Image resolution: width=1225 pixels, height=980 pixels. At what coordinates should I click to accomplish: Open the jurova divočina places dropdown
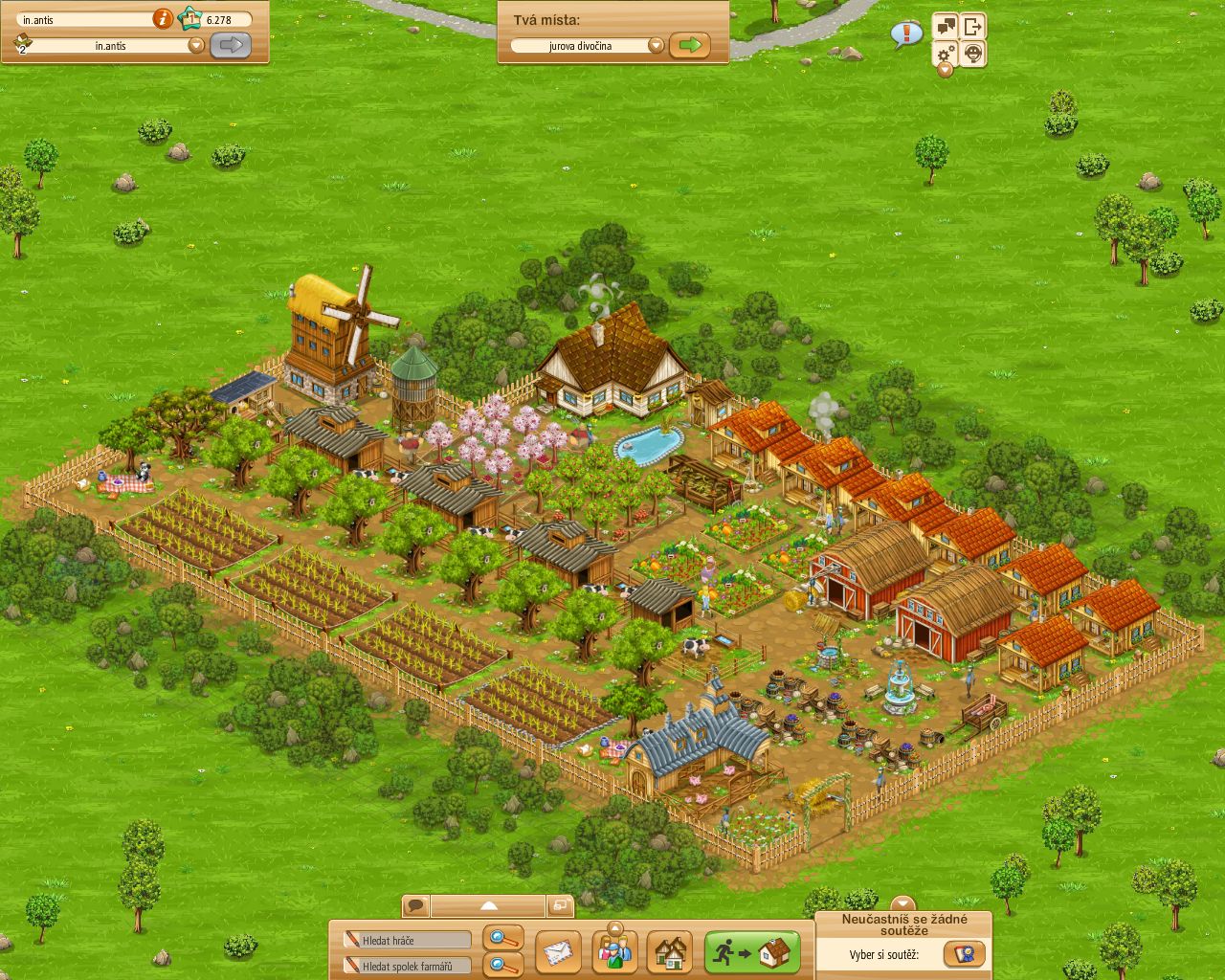[657, 43]
